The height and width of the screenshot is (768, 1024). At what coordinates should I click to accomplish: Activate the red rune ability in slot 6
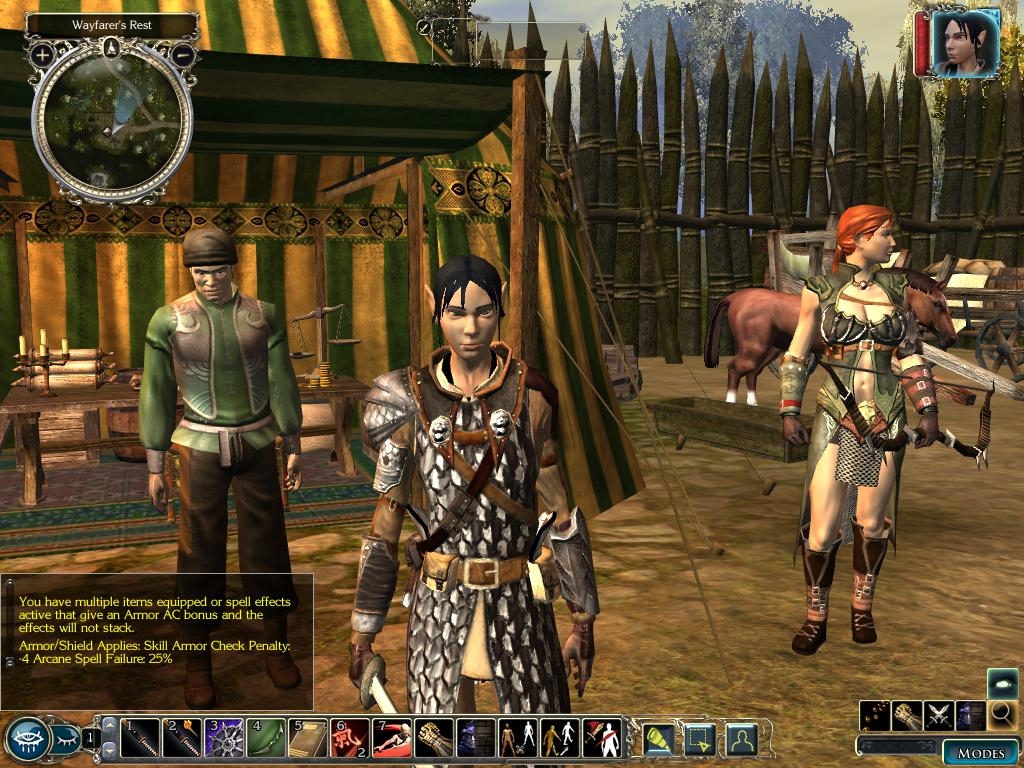(349, 739)
